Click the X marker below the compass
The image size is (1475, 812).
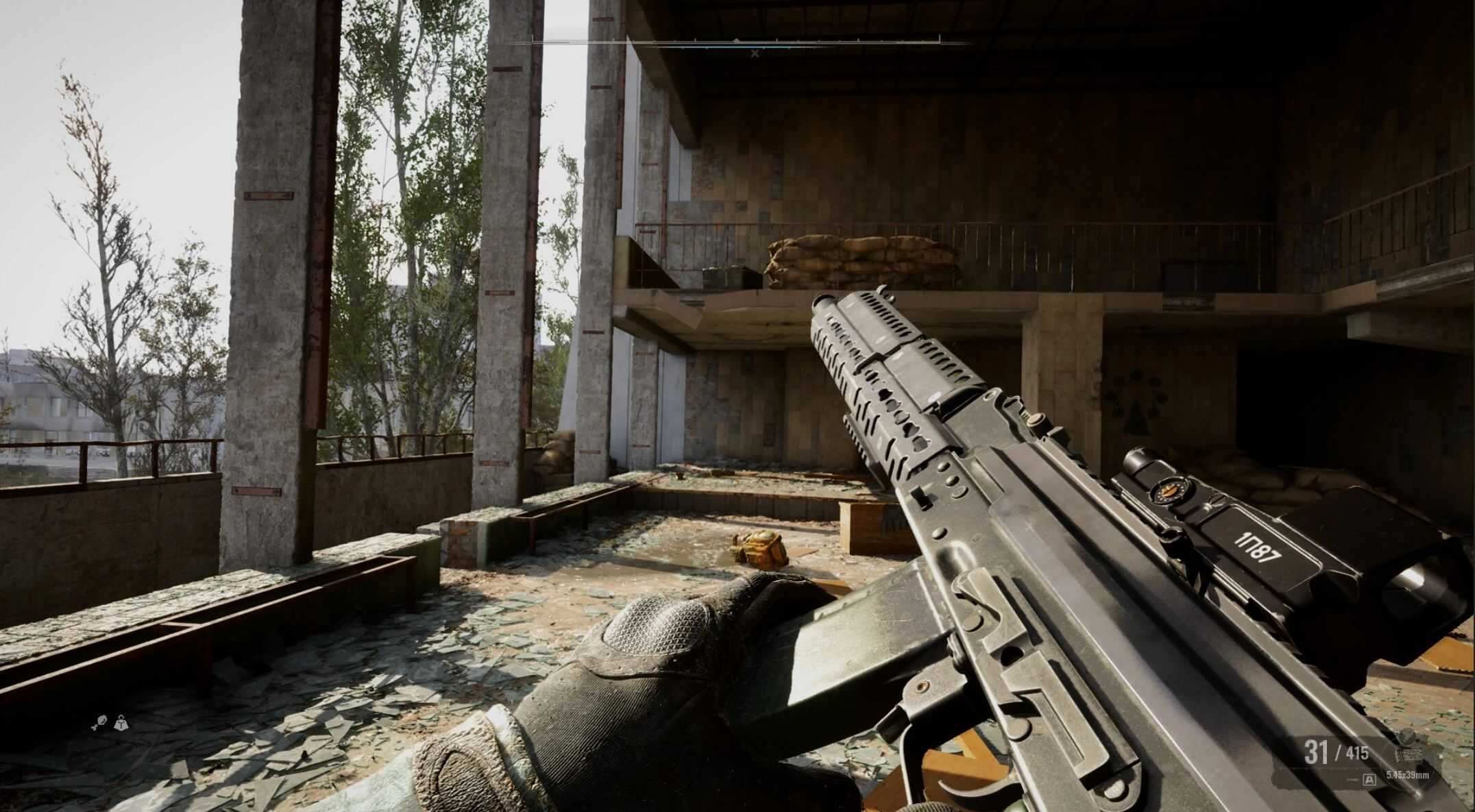(755, 53)
